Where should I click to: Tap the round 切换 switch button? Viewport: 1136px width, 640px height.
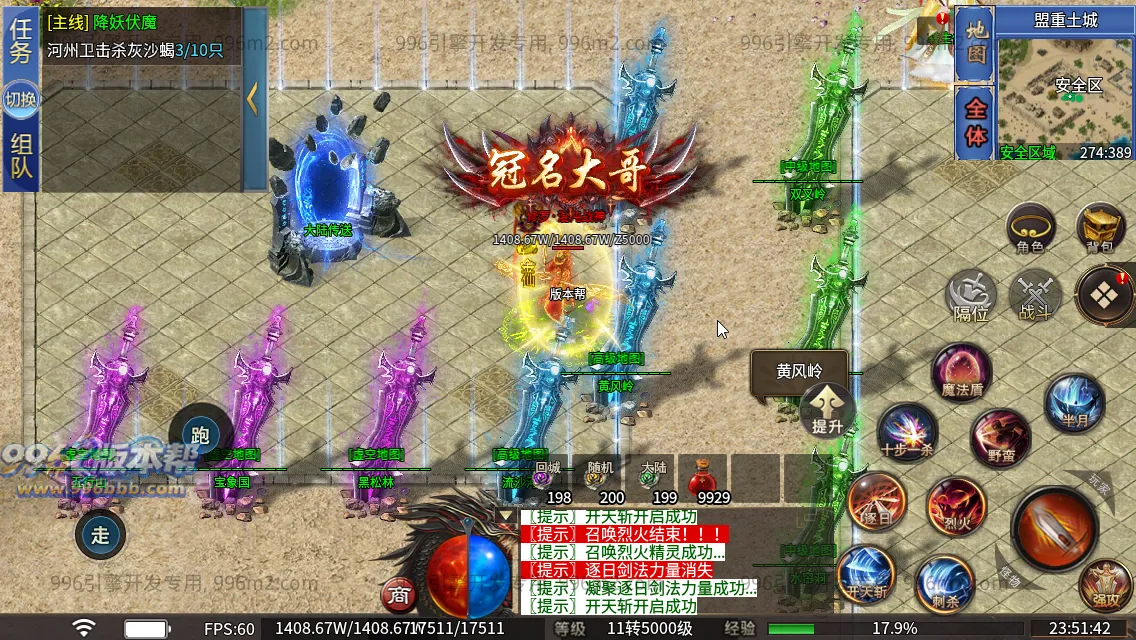click(21, 99)
